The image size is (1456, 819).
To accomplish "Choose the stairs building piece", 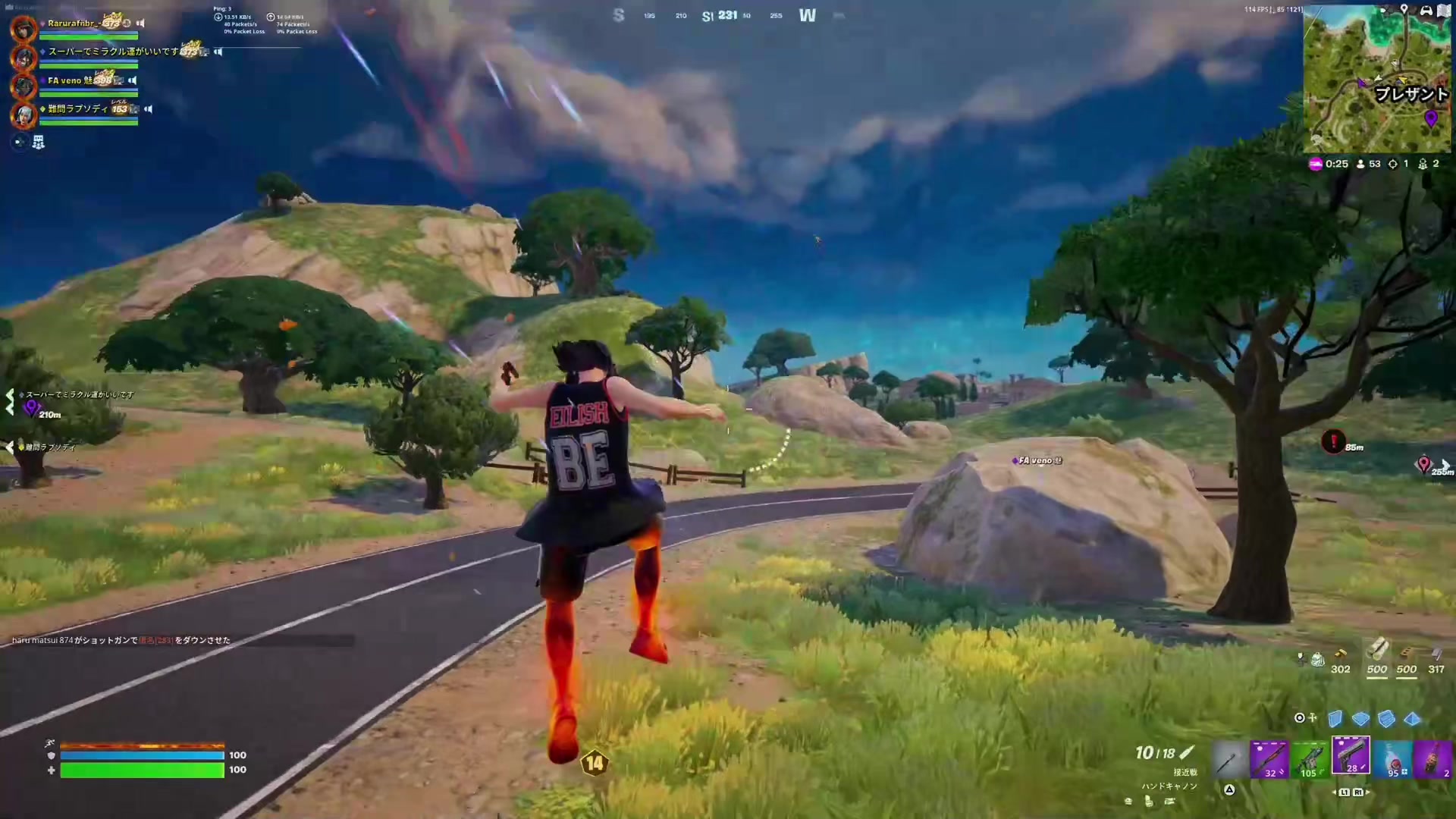I will [x=1386, y=718].
